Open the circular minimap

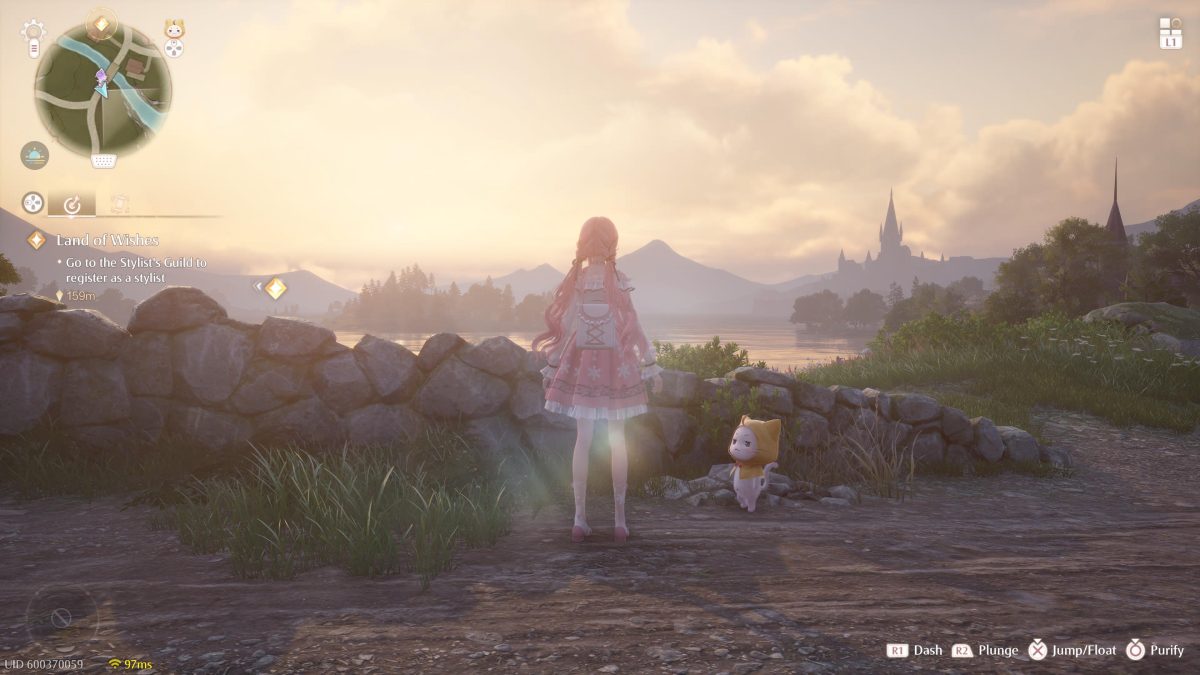[102, 90]
